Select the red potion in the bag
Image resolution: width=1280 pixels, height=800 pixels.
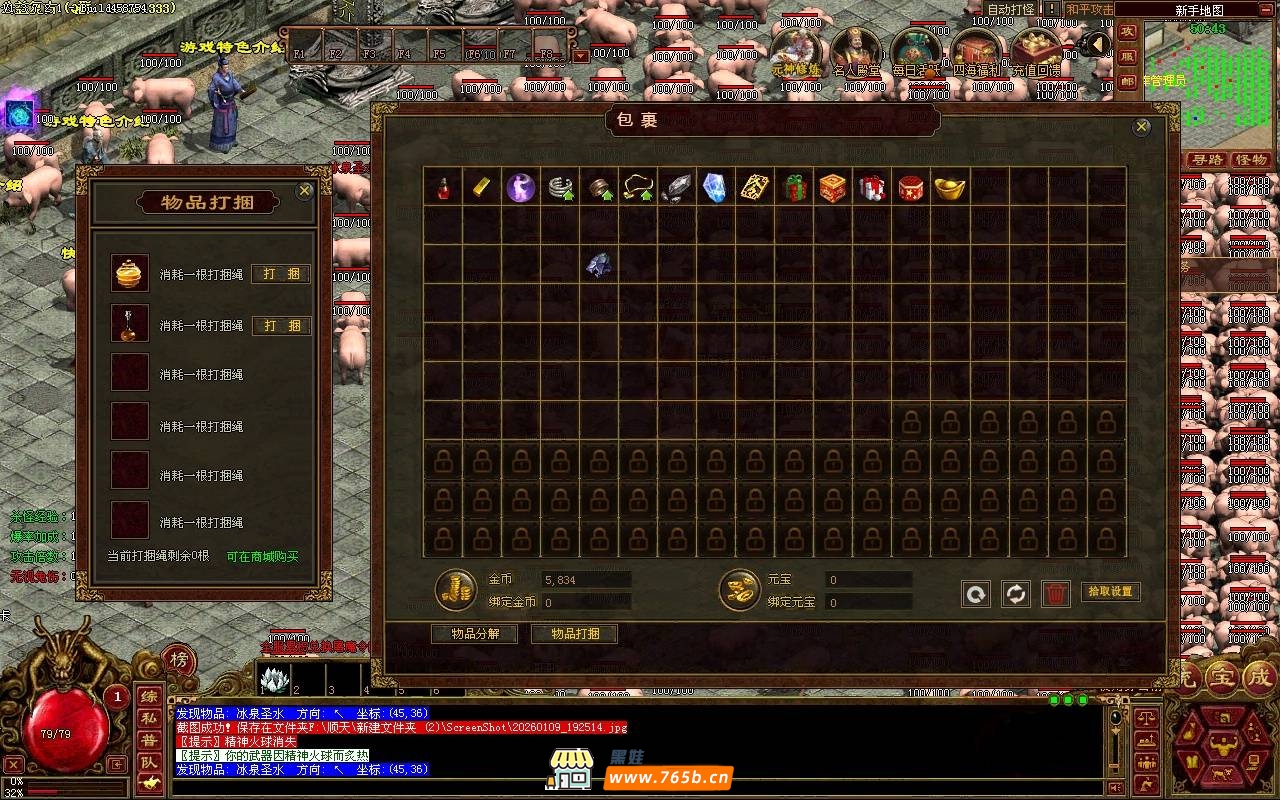443,187
